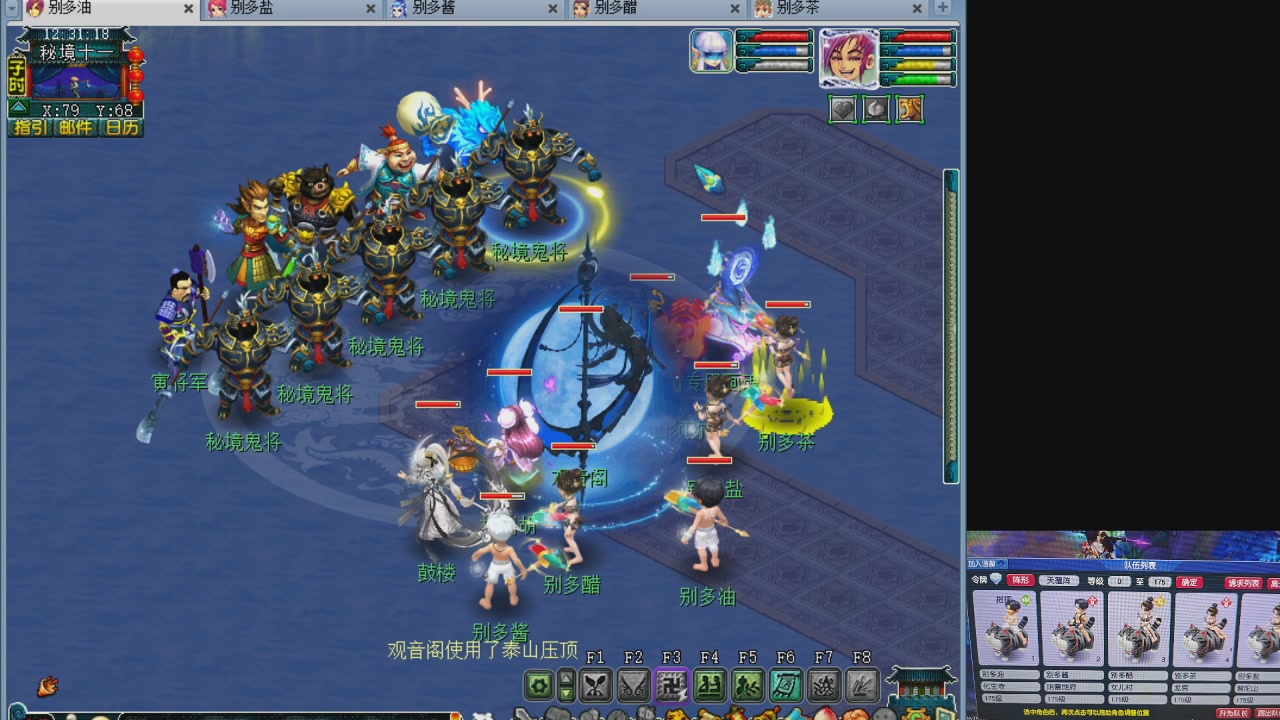Toggle the hotbar page up arrow
1280x720 pixels.
click(565, 676)
